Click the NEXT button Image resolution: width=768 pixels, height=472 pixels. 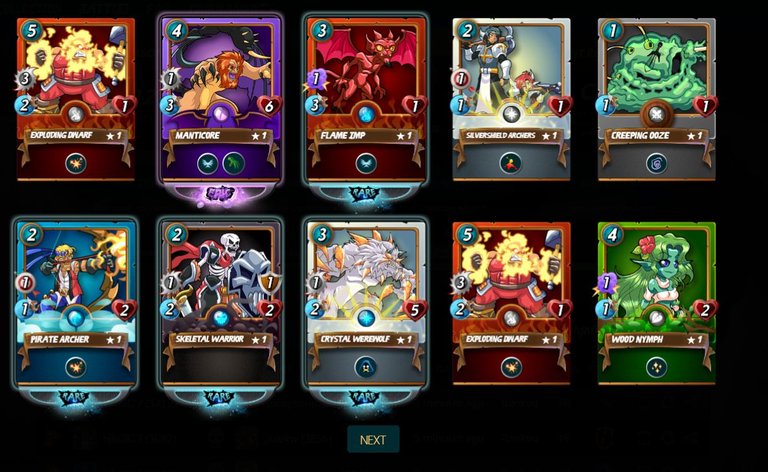tap(373, 439)
